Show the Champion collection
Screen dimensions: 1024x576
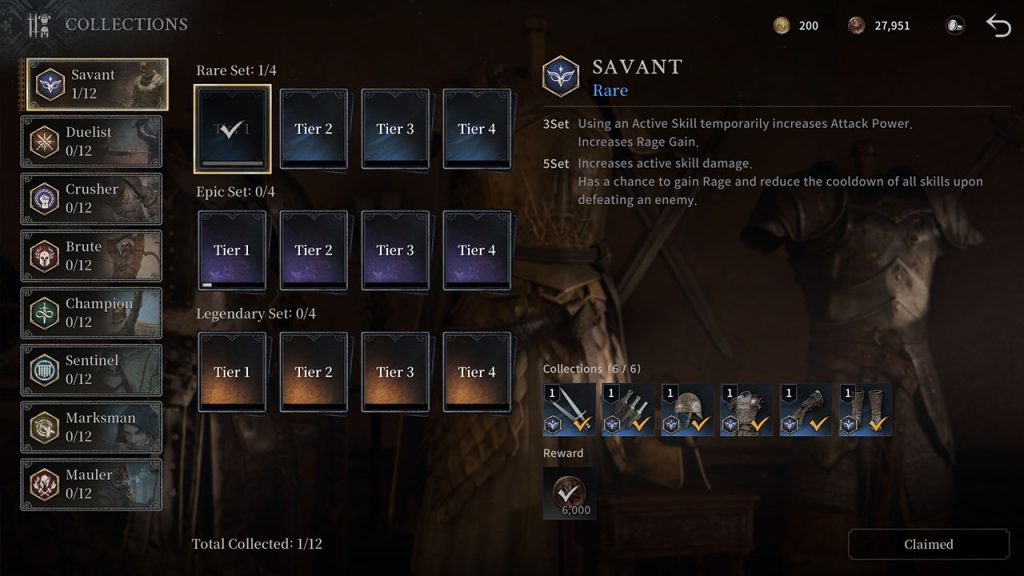point(92,312)
